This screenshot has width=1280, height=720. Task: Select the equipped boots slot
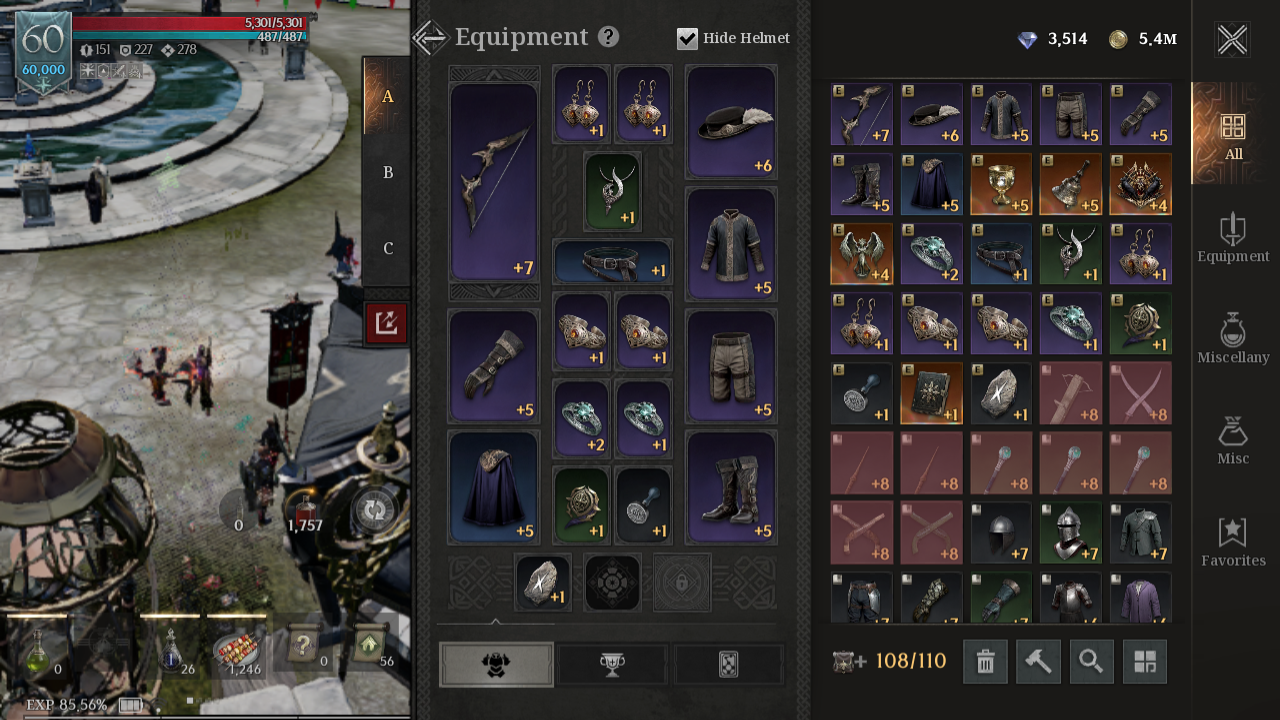tap(731, 487)
